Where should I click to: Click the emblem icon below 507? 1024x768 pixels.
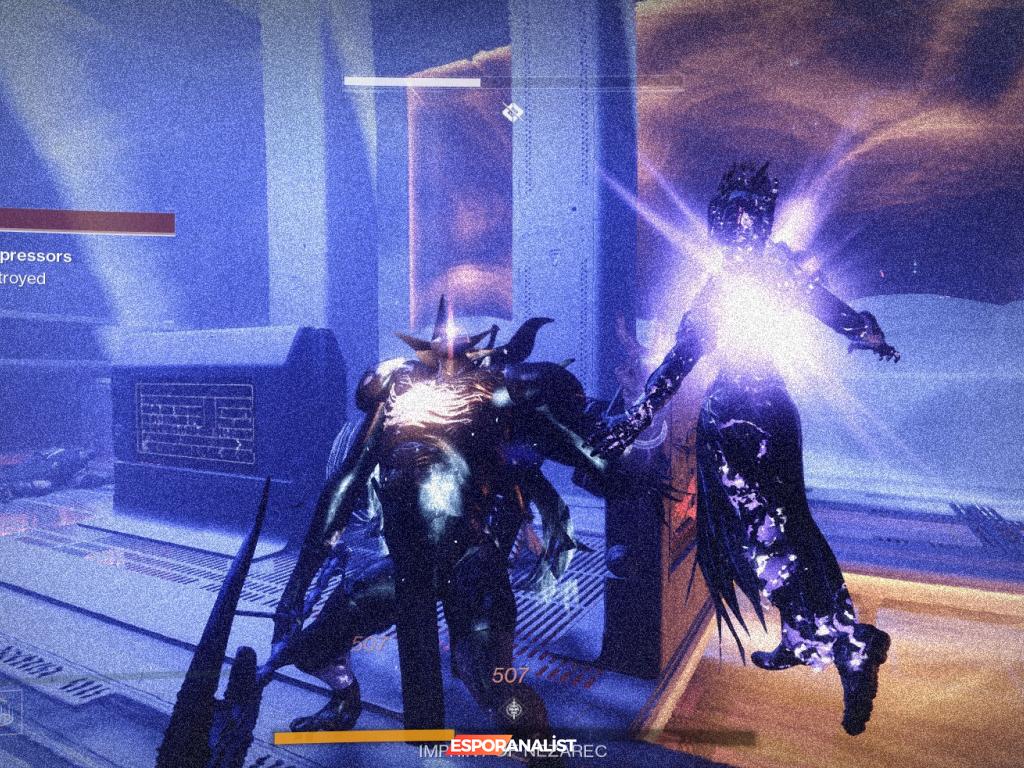515,707
